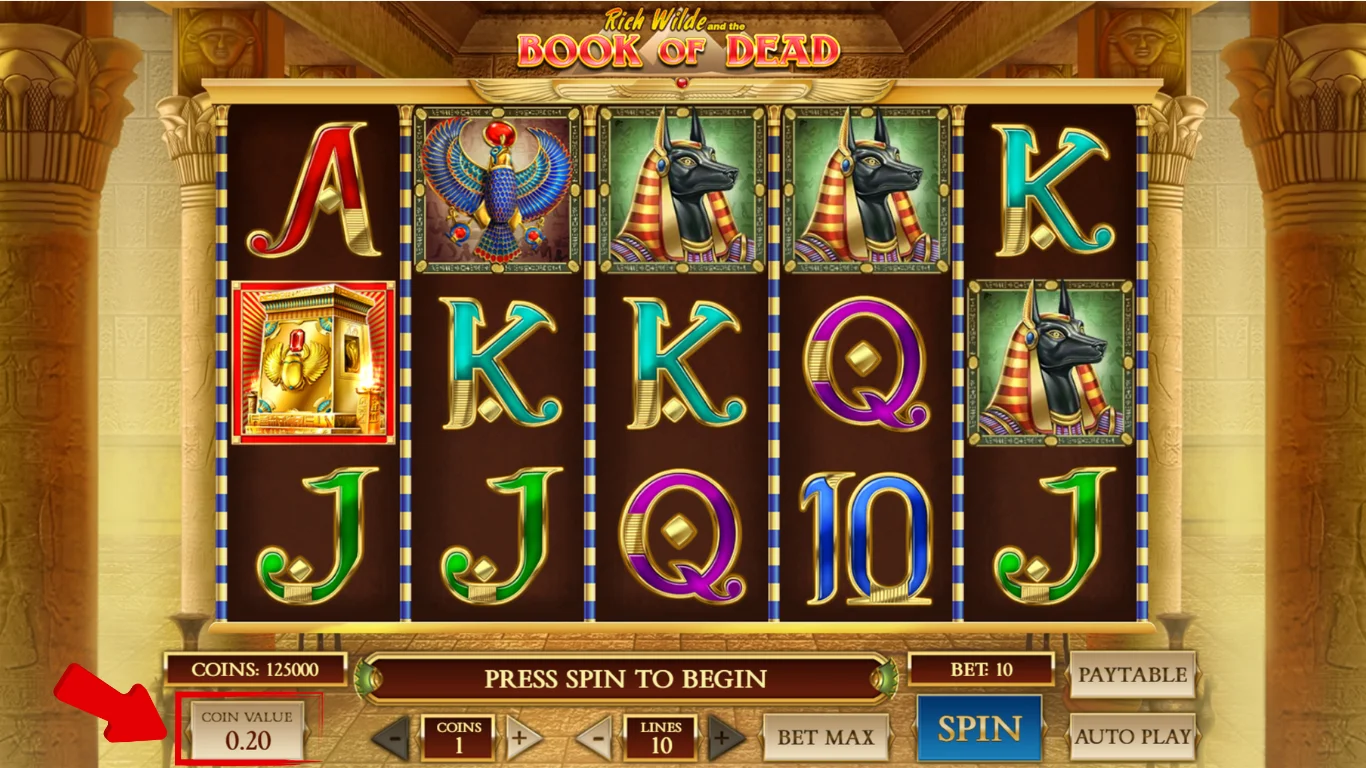Click the PRESS SPIN TO BEGIN message bar

click(625, 677)
